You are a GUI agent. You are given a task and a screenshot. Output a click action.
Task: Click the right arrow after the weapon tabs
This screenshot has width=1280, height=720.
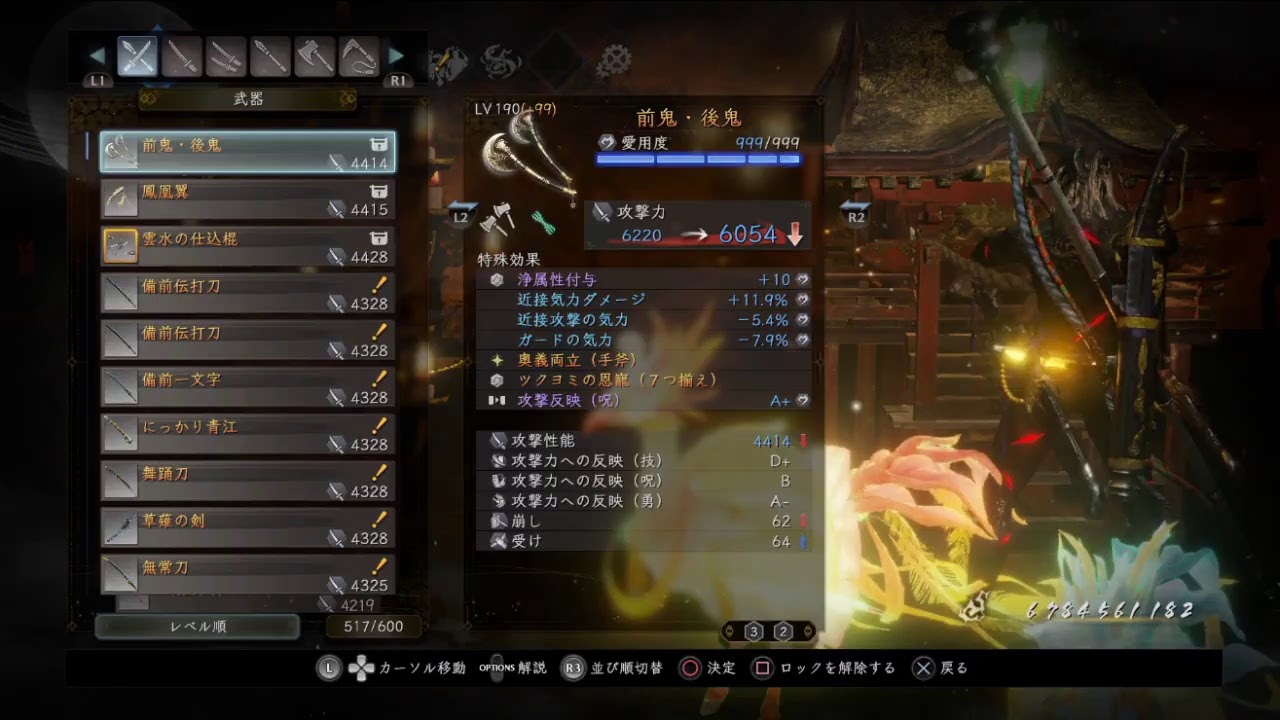[x=396, y=56]
